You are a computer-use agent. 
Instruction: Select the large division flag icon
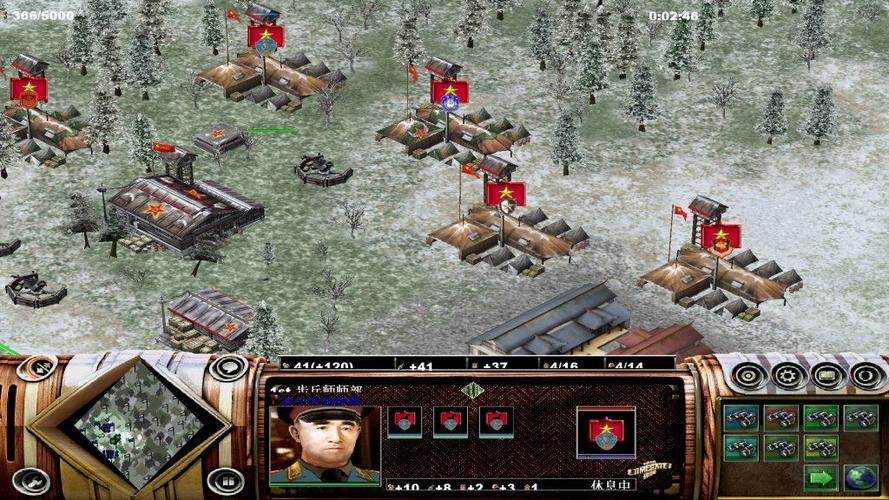(x=606, y=431)
